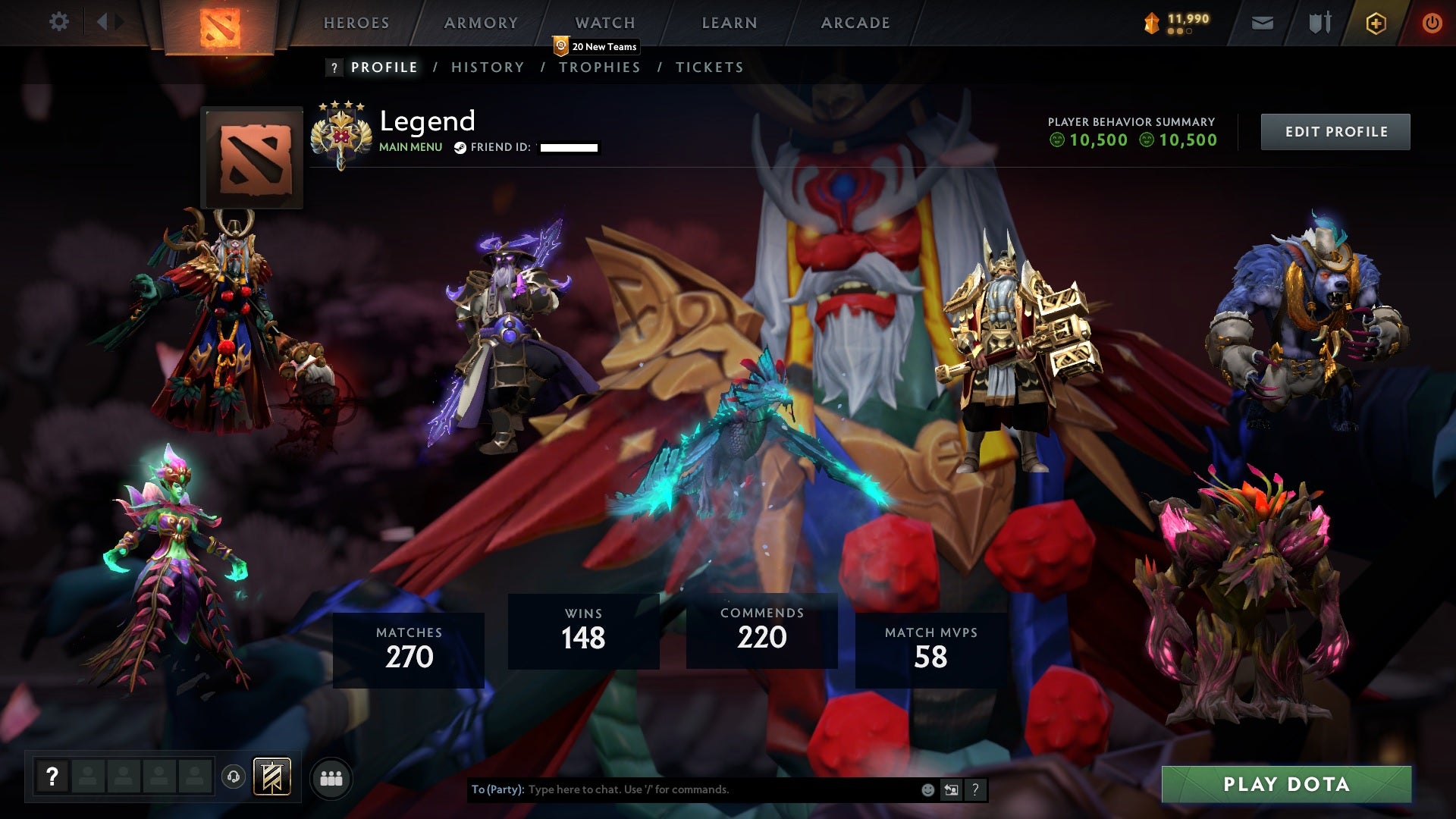Click the party chat input field

tap(682, 789)
